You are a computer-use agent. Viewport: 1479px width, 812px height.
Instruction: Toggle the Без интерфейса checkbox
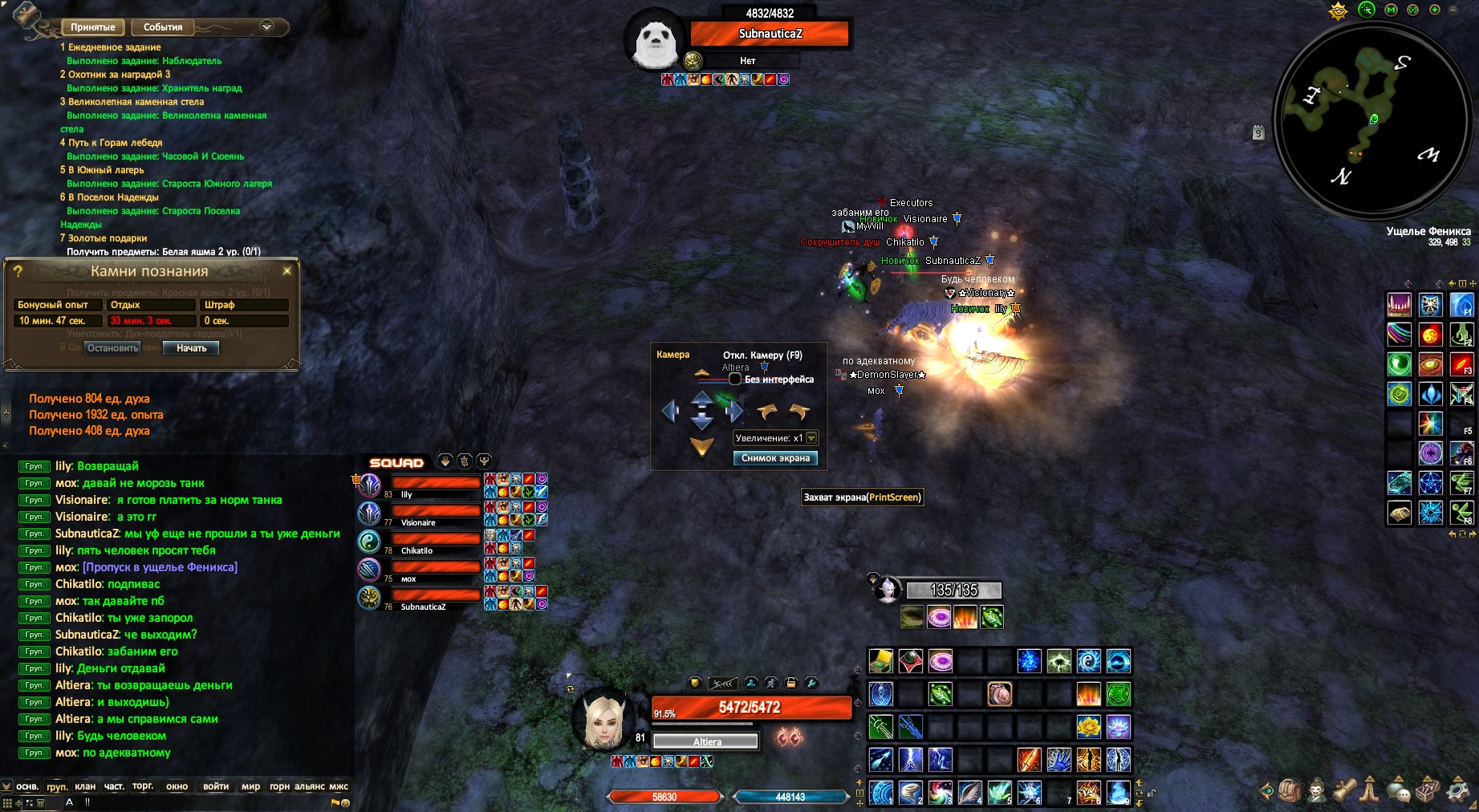click(x=735, y=380)
